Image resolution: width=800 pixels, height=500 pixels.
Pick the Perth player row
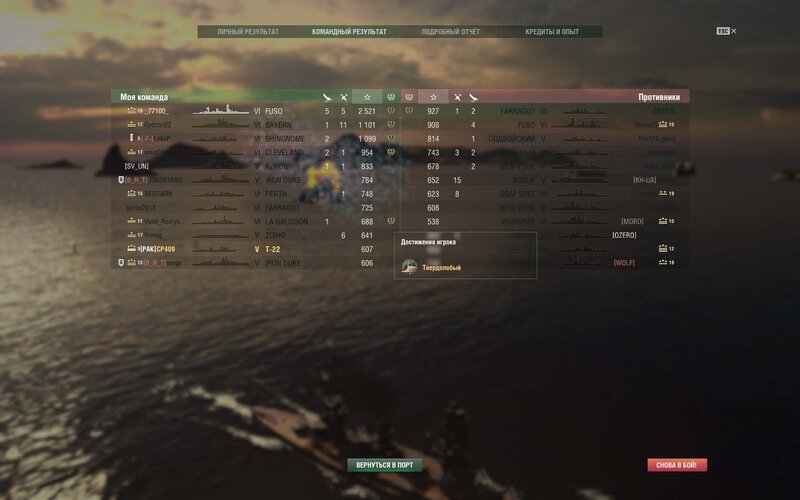[240, 194]
